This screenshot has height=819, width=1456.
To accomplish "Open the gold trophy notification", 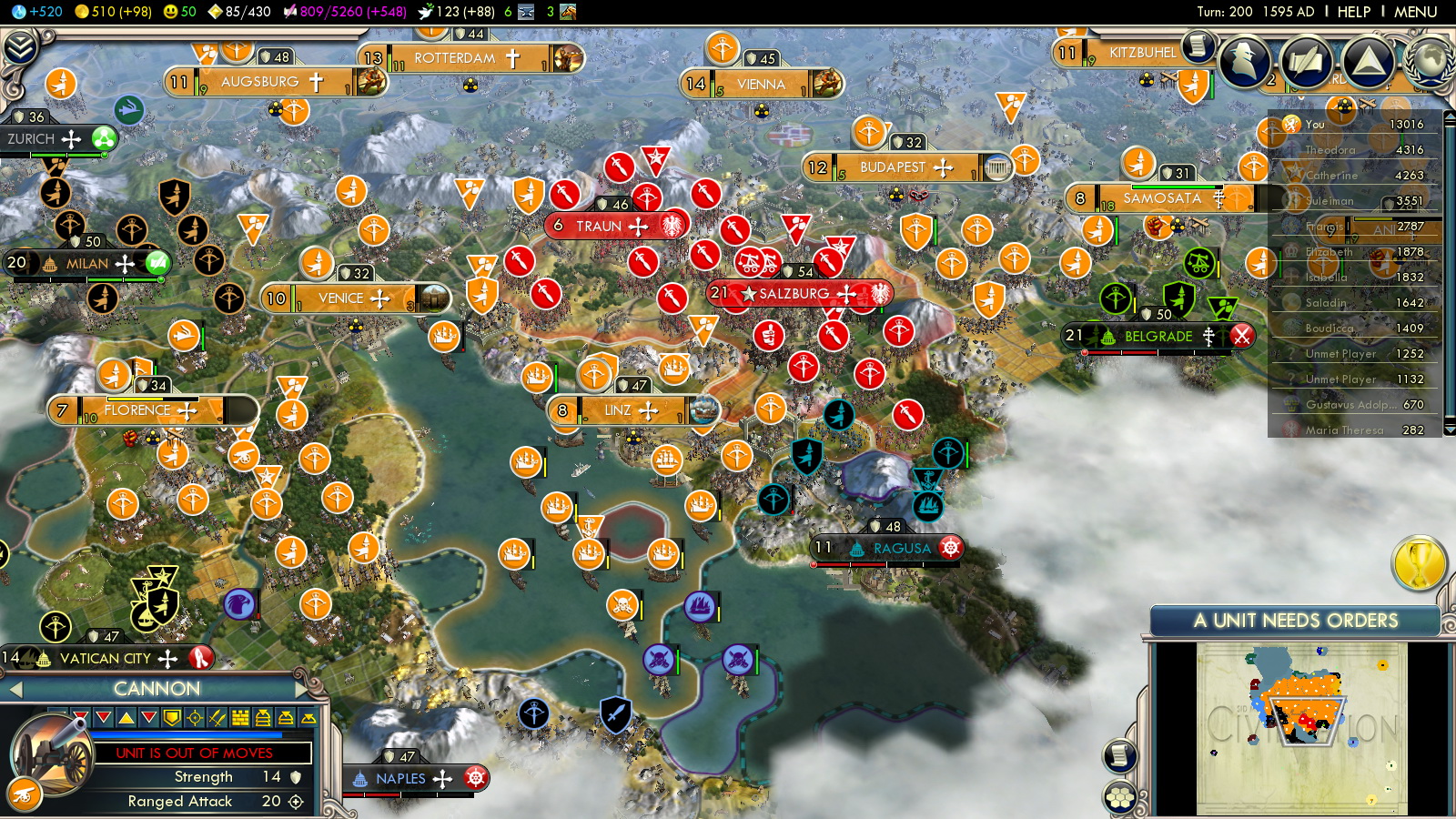I will 1419,563.
